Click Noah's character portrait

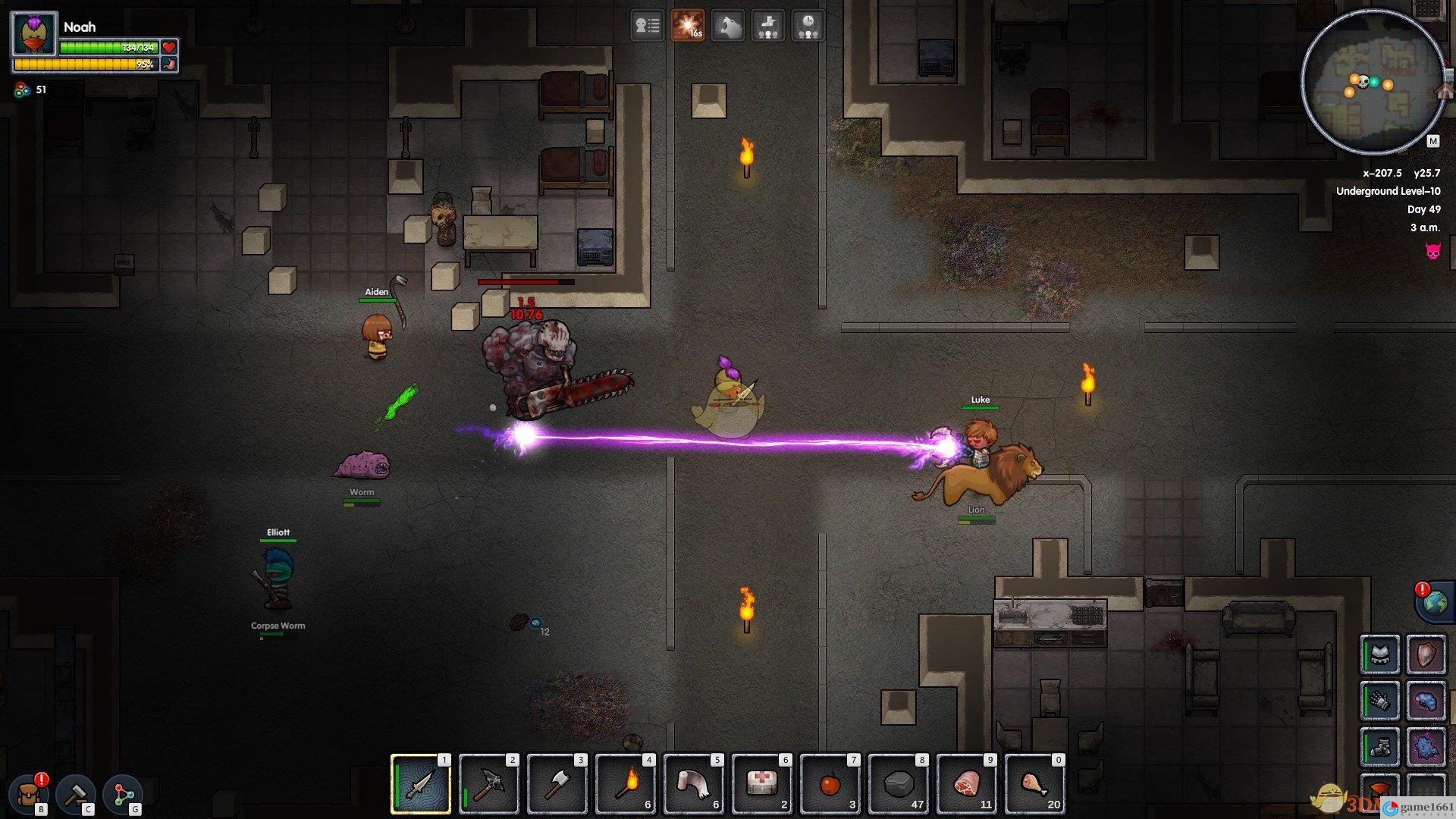click(x=35, y=34)
